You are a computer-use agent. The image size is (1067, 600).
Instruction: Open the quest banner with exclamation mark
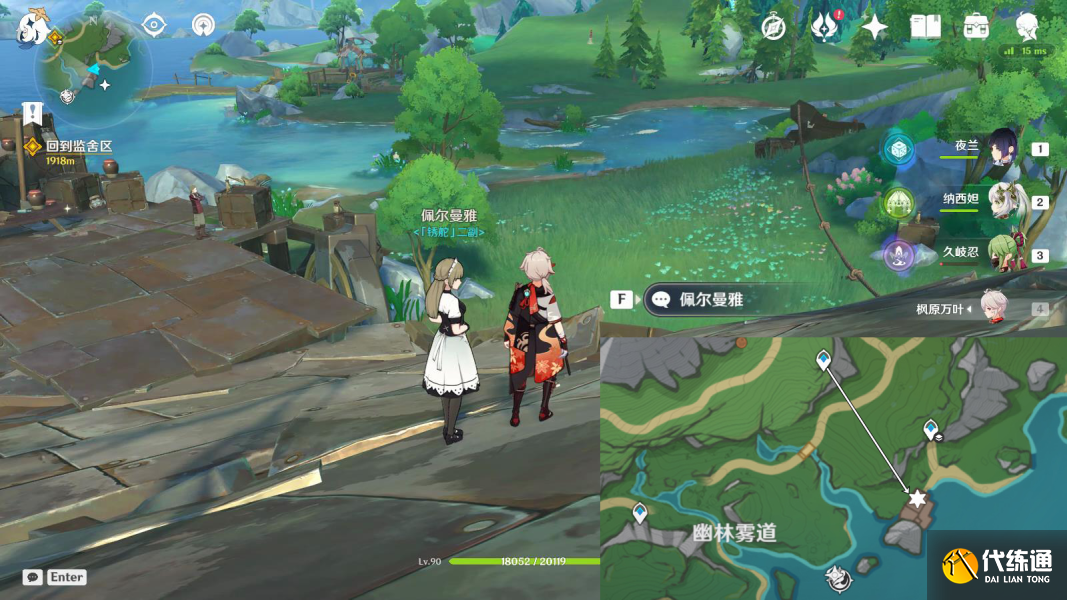click(x=32, y=113)
